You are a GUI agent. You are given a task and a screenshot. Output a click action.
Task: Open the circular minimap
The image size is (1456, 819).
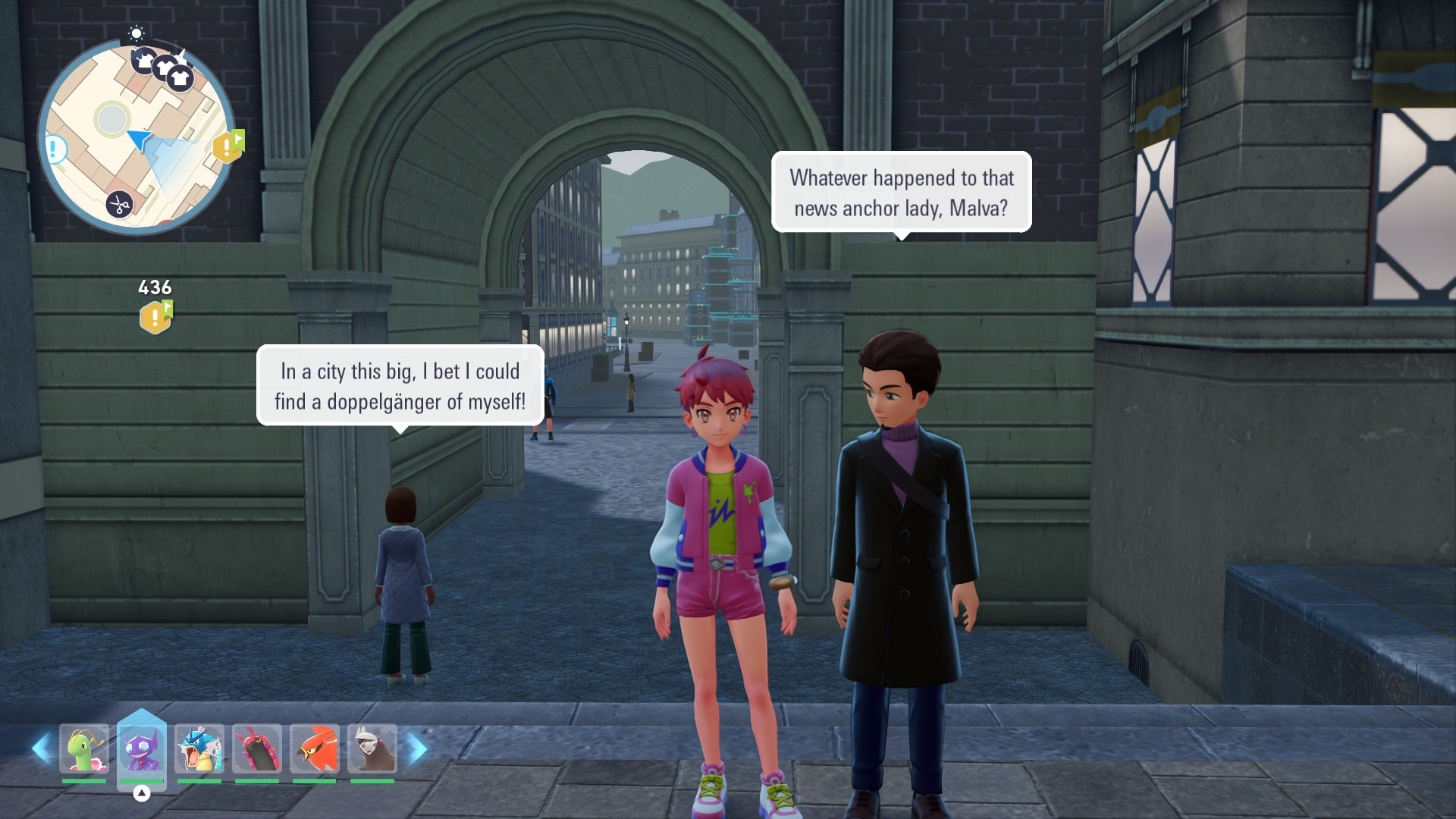click(136, 136)
